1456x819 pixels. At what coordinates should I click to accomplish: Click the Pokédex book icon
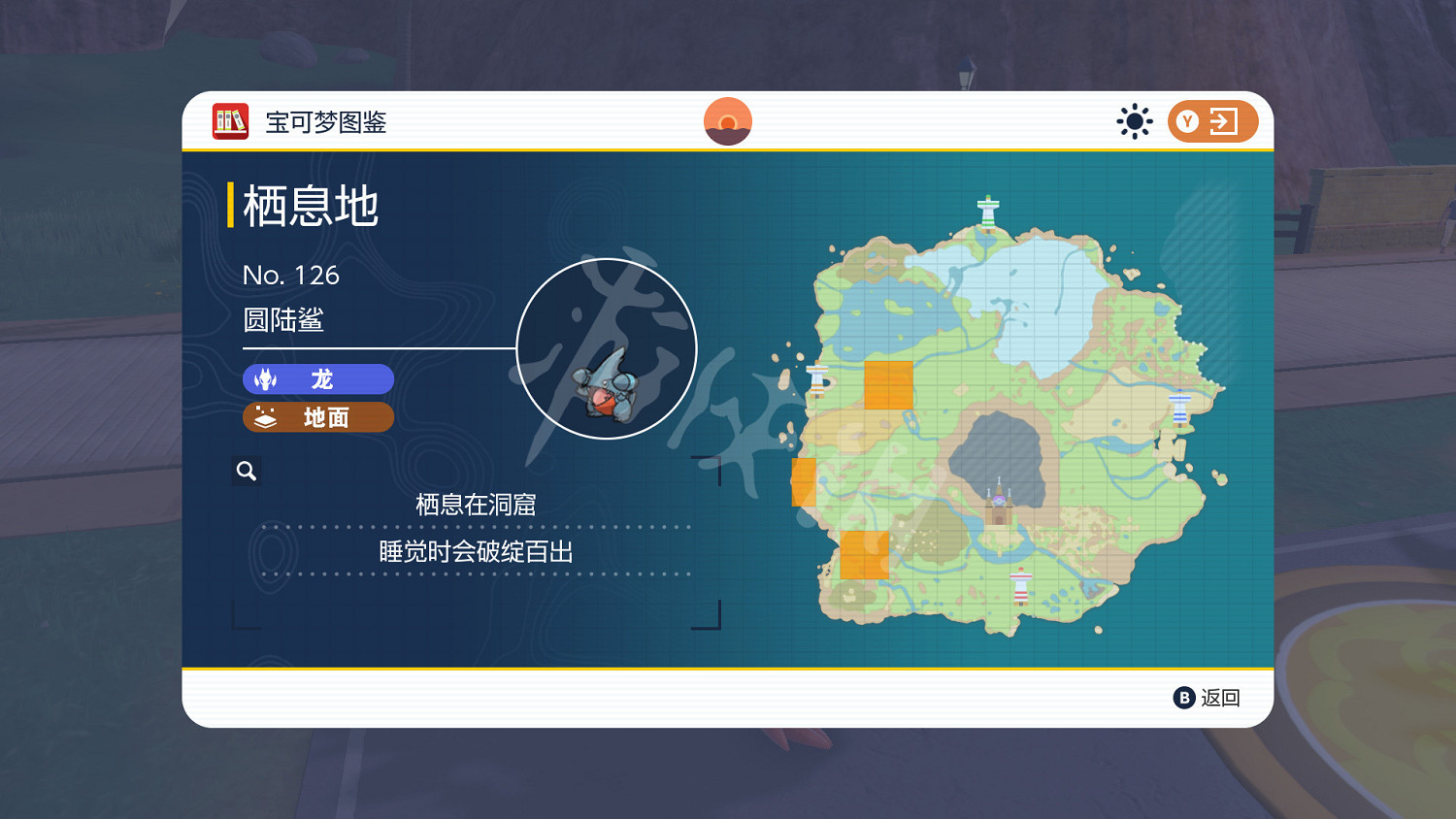tap(229, 121)
